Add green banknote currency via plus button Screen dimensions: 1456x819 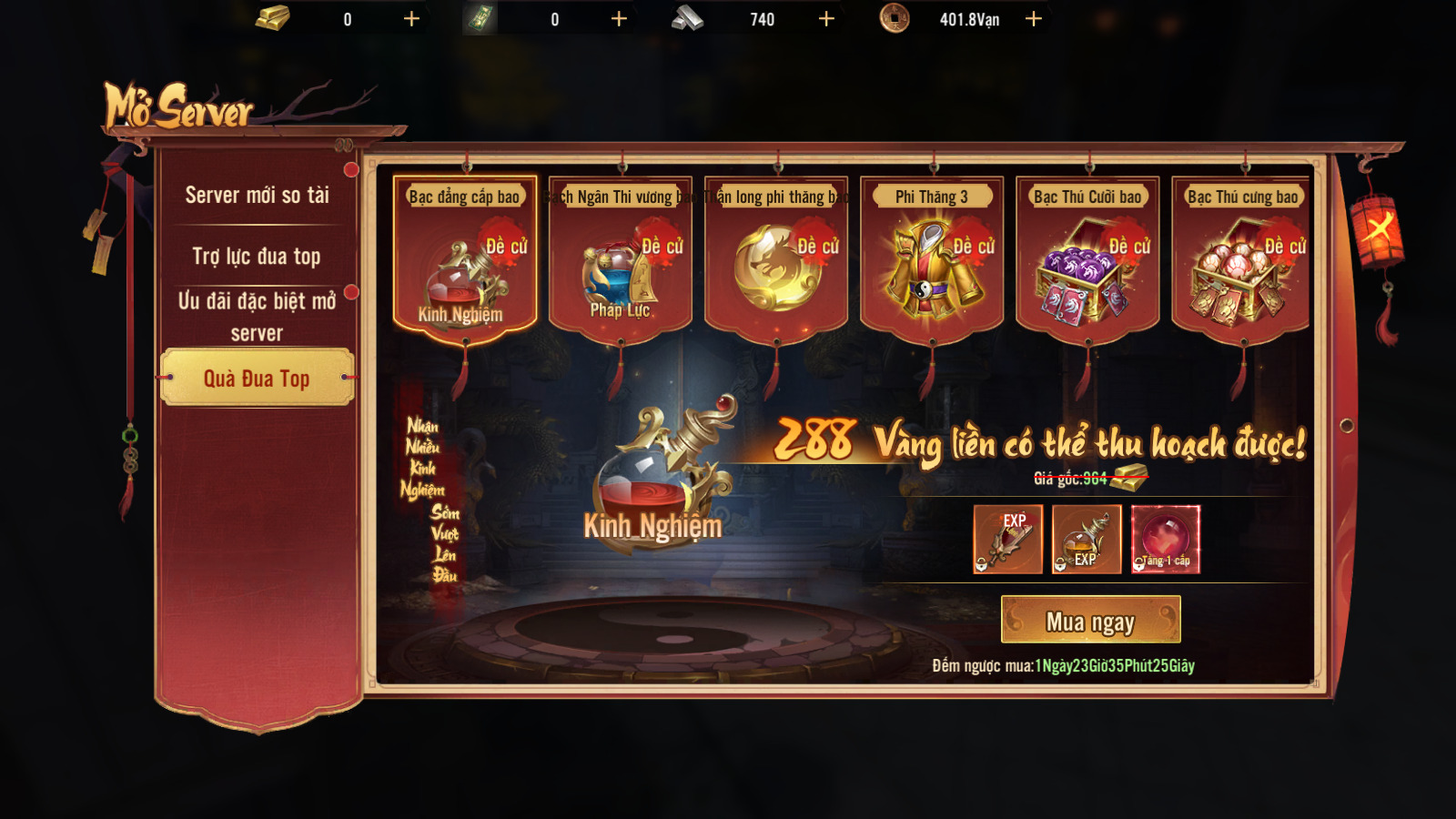(619, 19)
